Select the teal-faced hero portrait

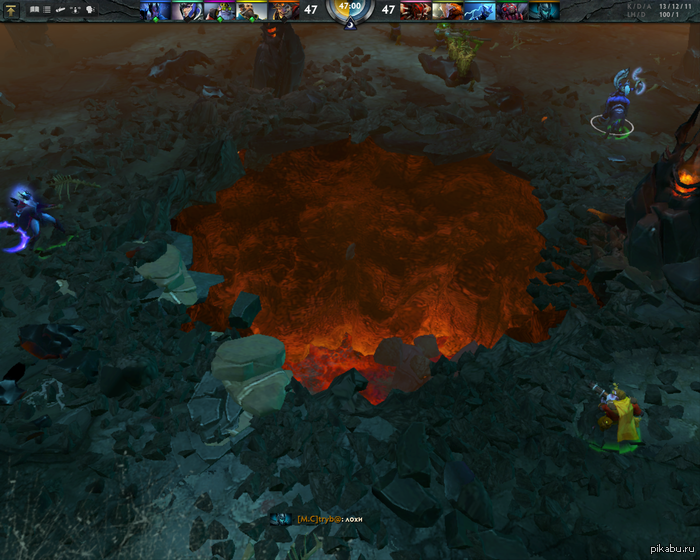coord(543,11)
